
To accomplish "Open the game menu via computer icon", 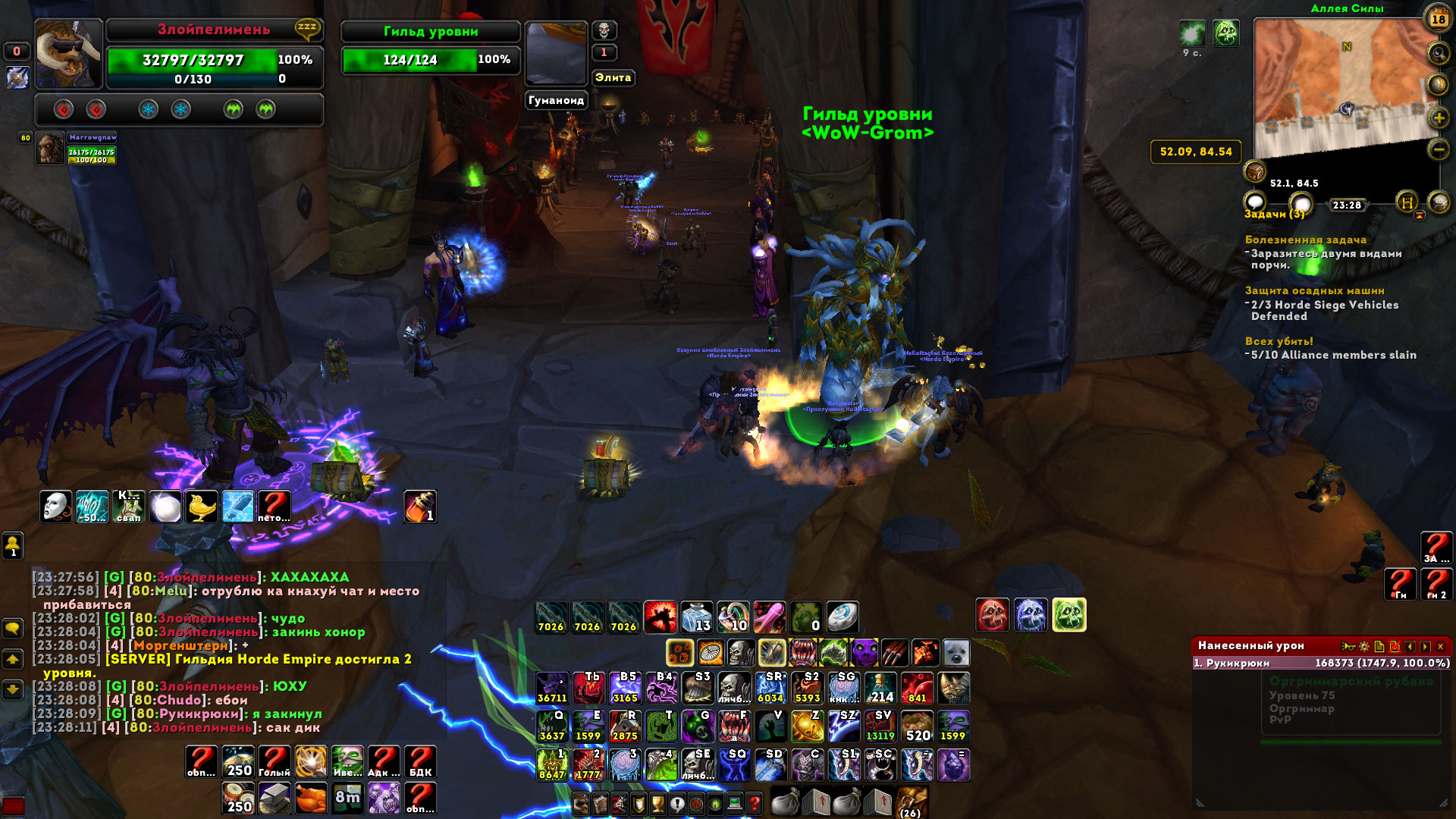I will [734, 804].
